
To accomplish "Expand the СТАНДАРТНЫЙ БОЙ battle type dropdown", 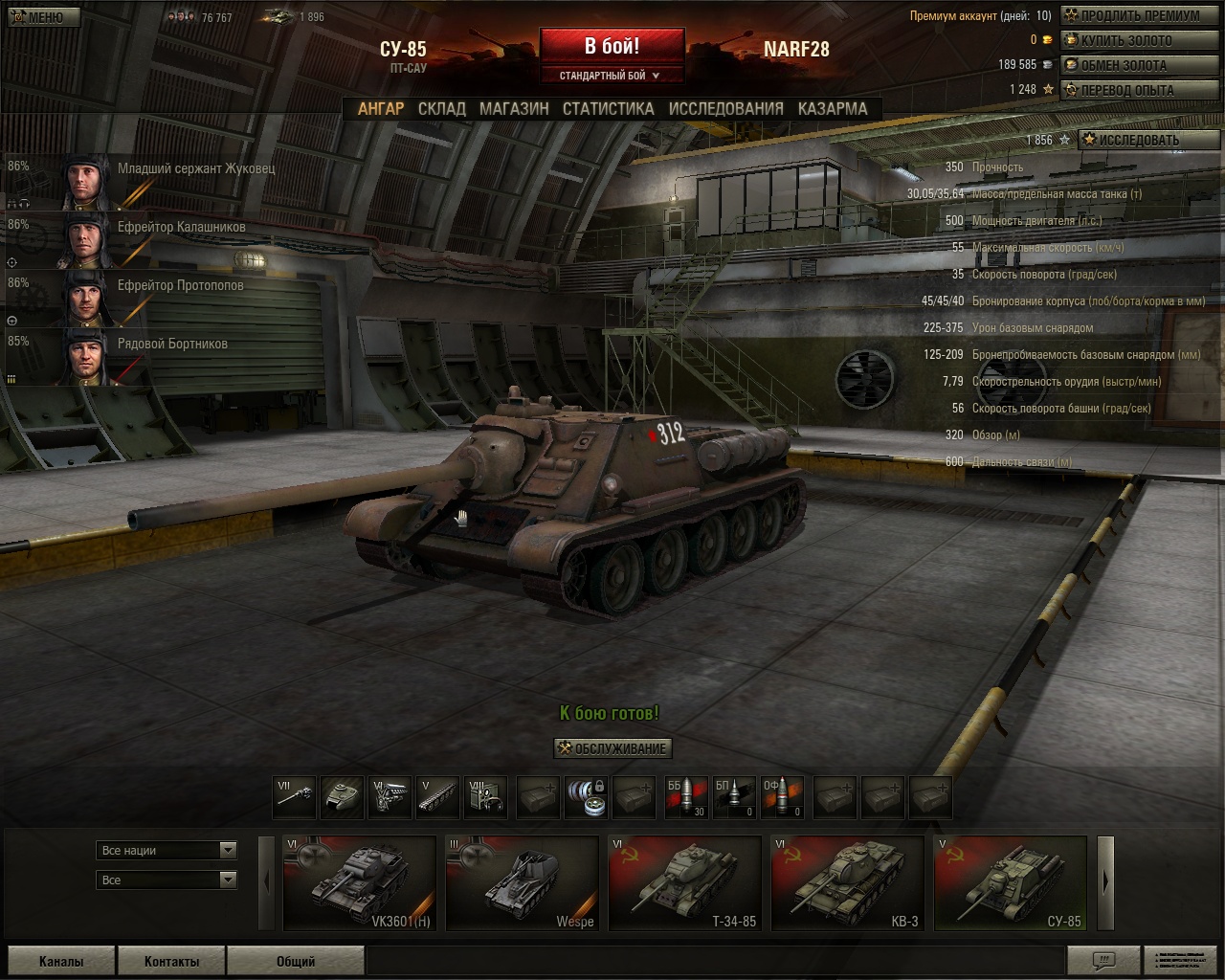I will (x=611, y=76).
